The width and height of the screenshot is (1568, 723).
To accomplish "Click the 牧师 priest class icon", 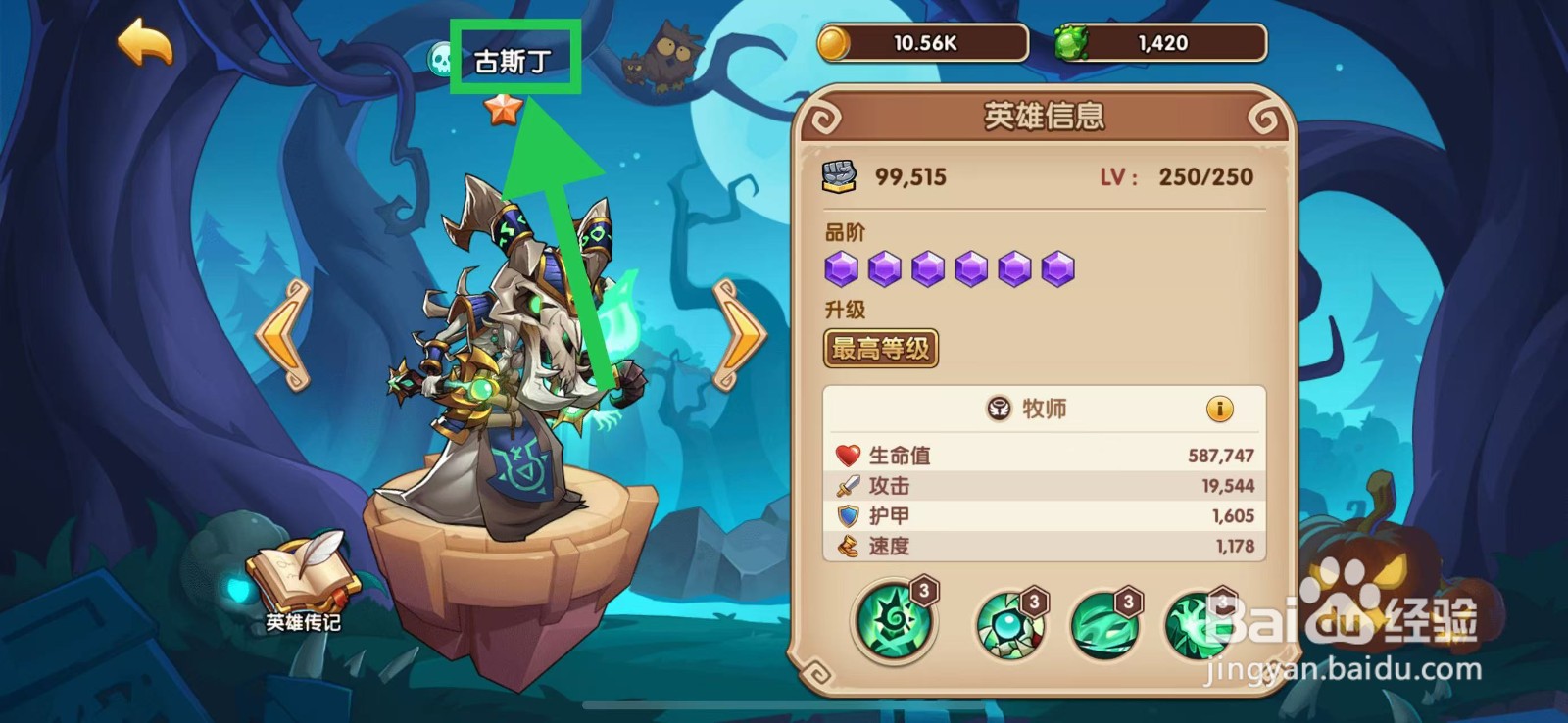I will pos(999,410).
